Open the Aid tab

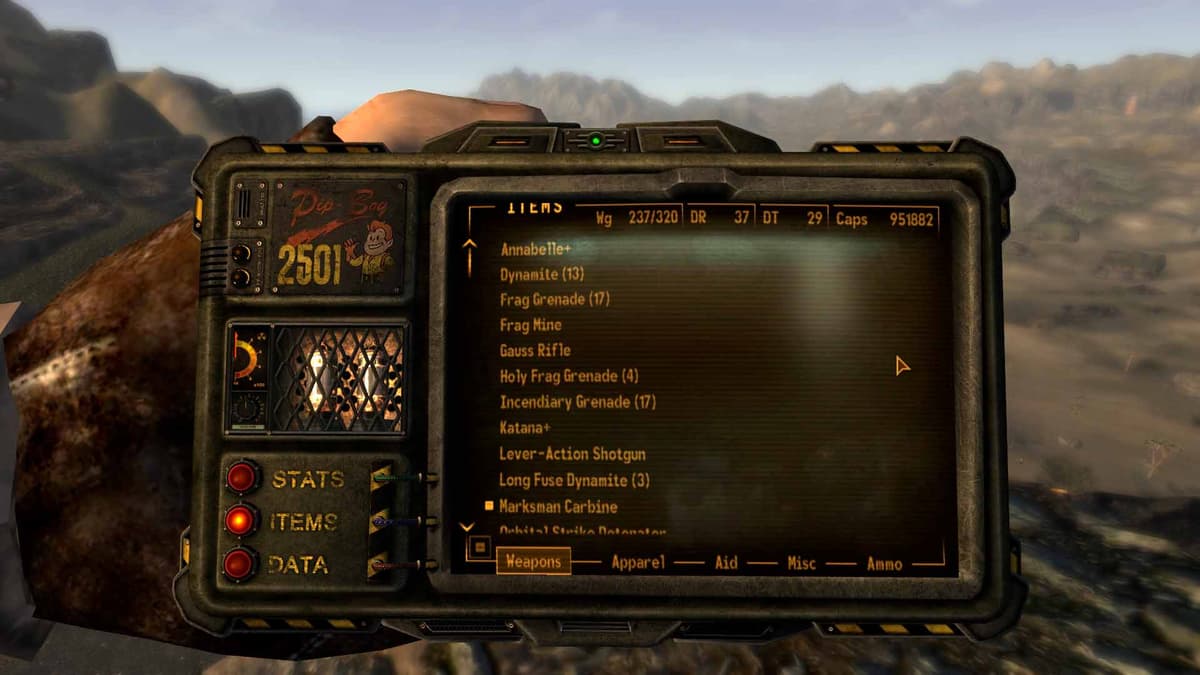[x=726, y=562]
